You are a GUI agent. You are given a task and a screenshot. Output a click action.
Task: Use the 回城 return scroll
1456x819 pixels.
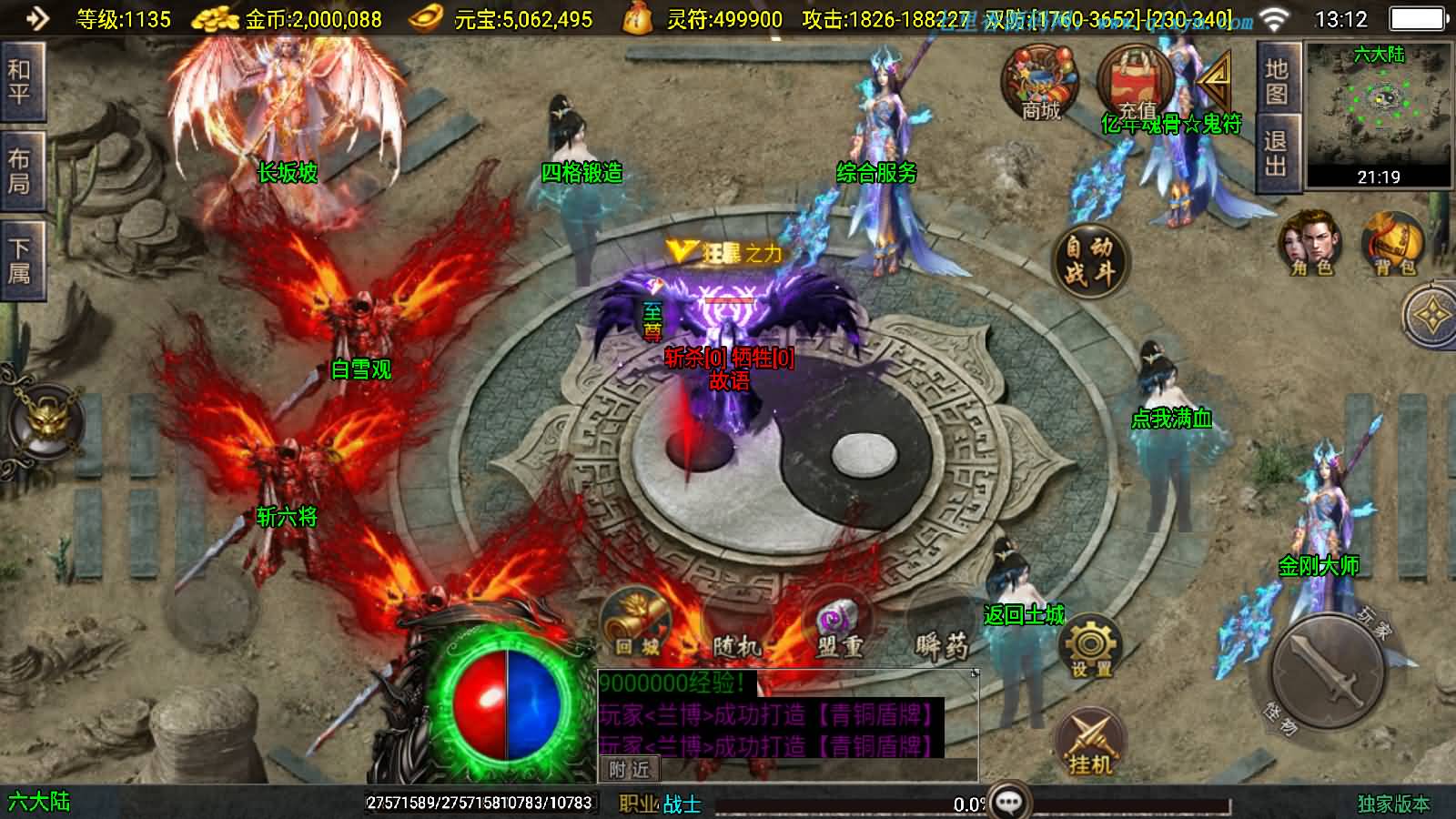636,624
